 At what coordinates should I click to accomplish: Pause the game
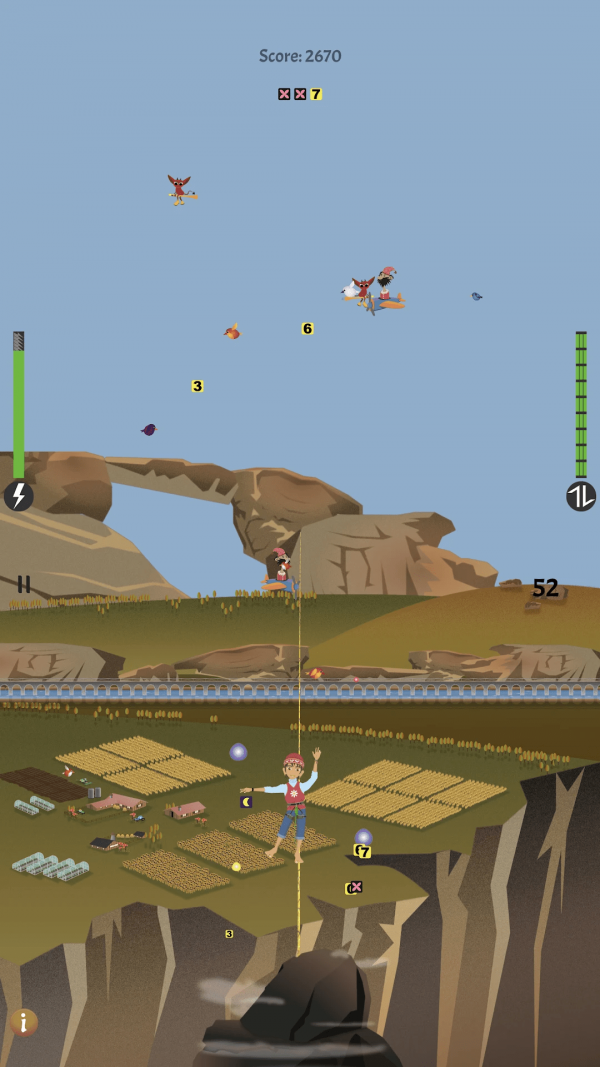pos(23,584)
